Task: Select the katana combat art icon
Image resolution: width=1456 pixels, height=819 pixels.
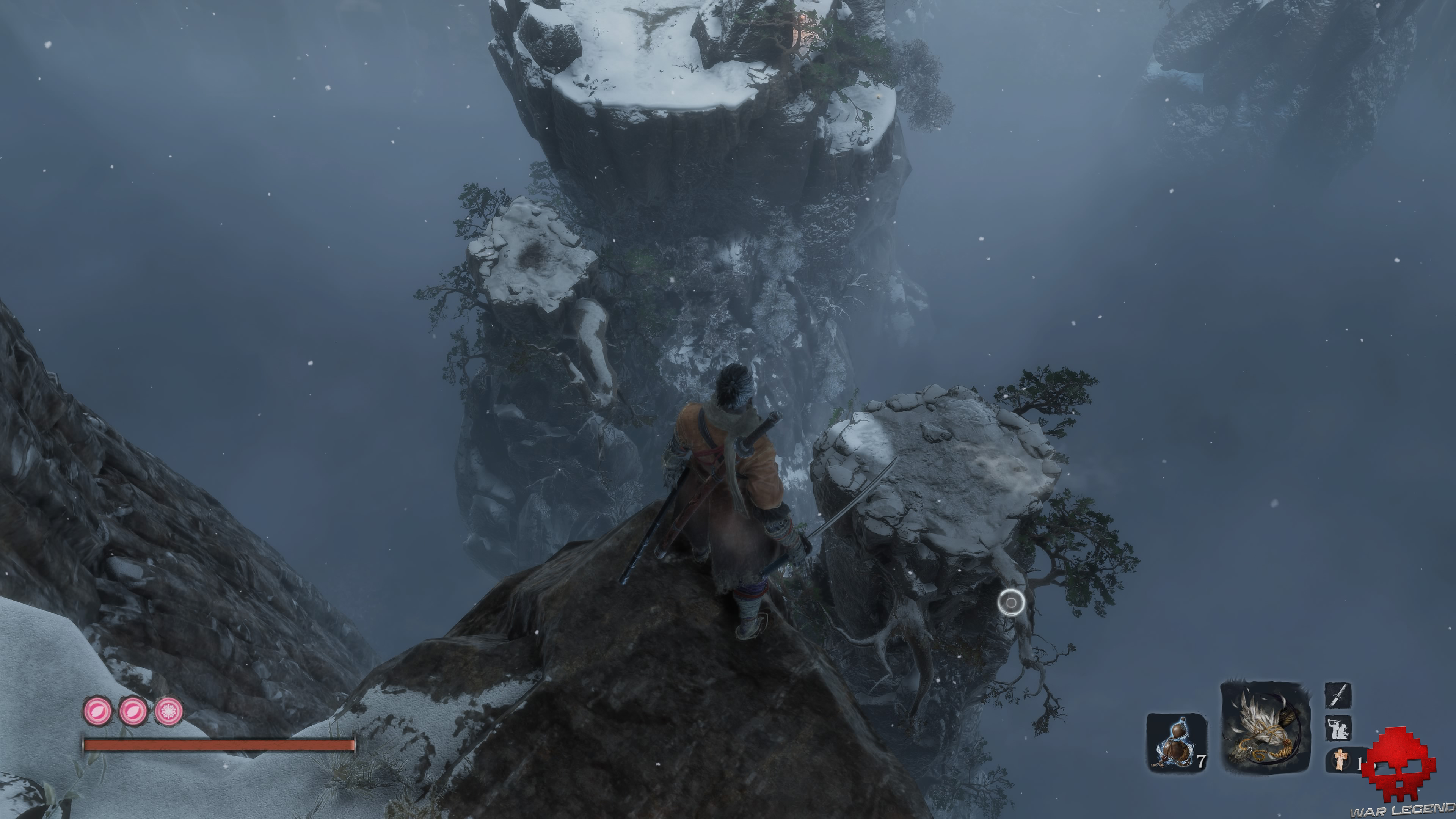Action: pos(1338,696)
